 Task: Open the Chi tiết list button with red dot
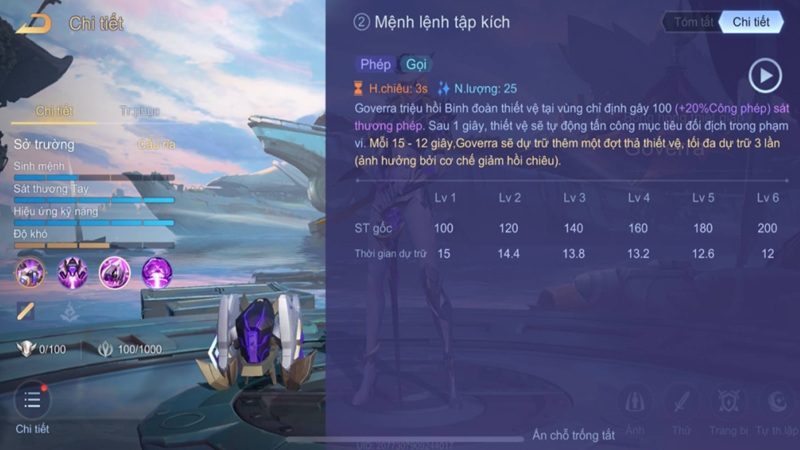(x=32, y=401)
